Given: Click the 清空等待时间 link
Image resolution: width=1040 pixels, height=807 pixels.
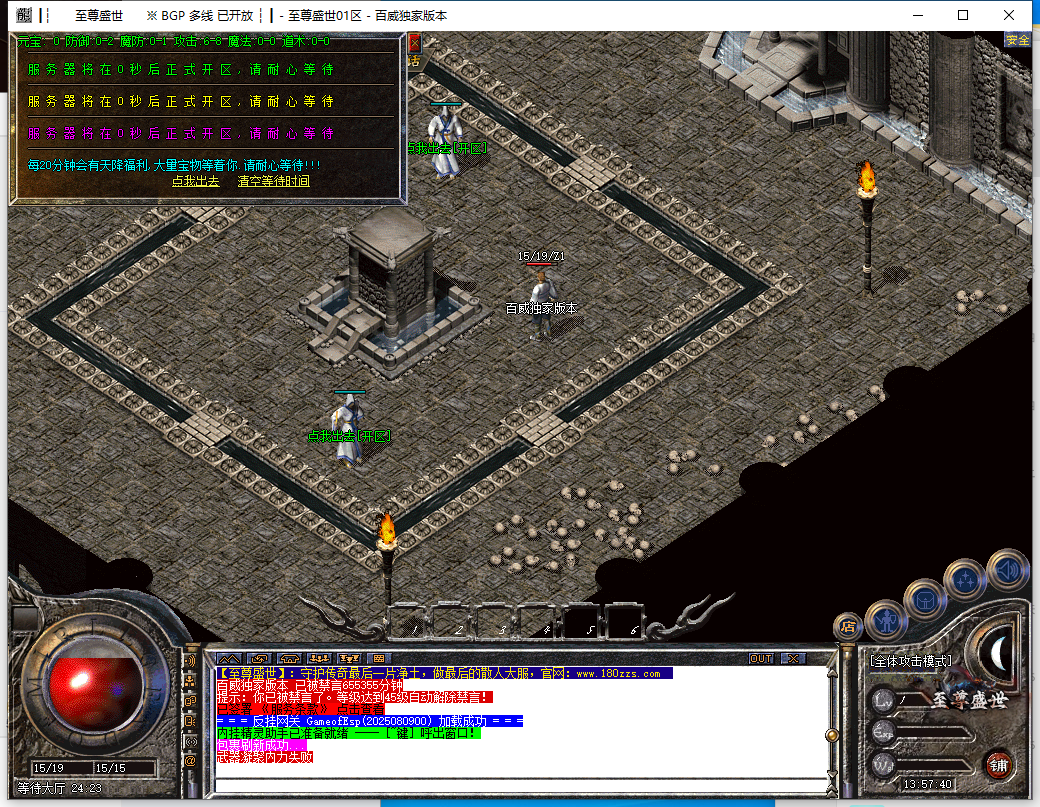Looking at the screenshot, I should tap(273, 181).
